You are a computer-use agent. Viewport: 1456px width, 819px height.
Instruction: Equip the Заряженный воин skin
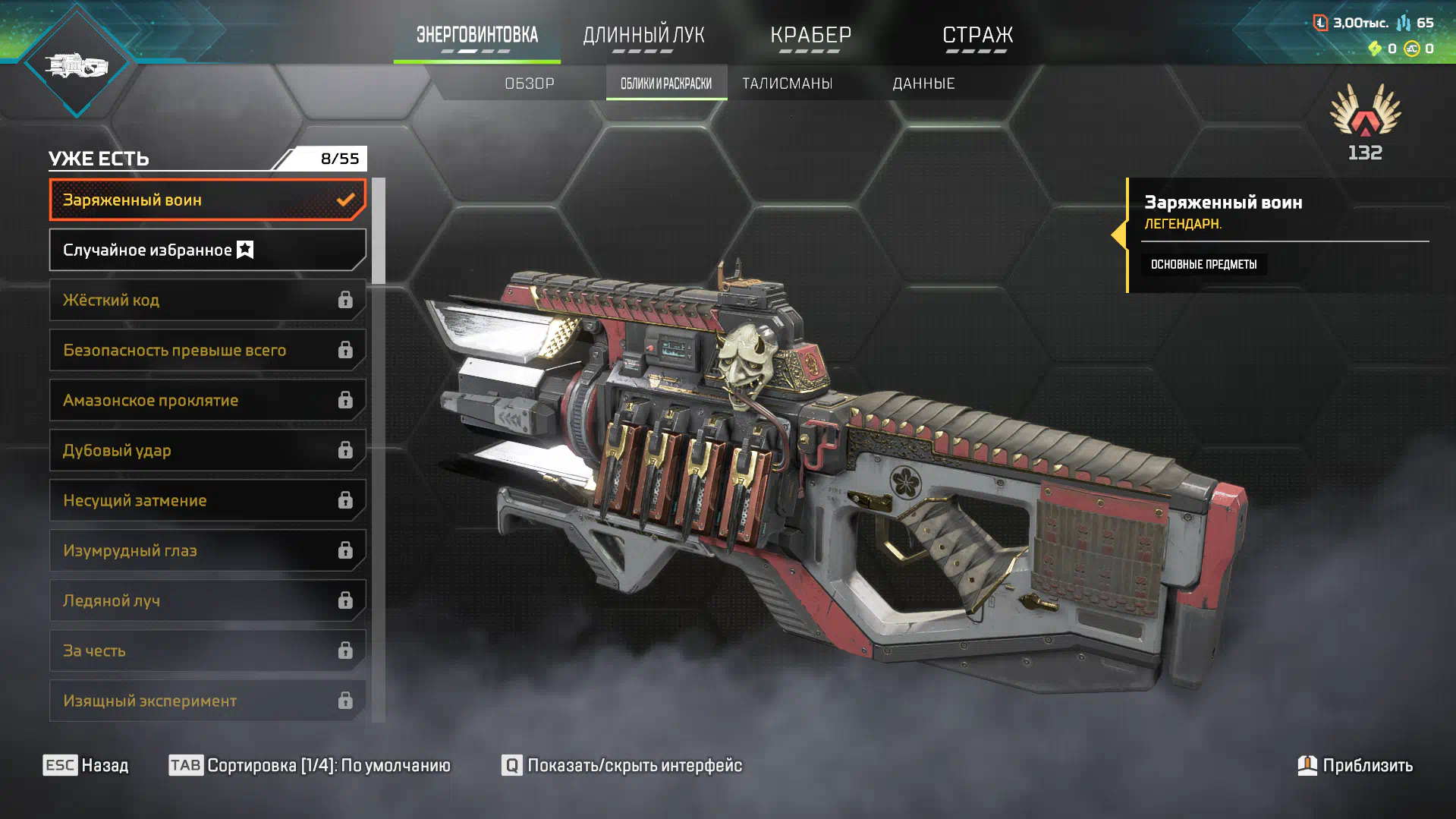click(207, 200)
